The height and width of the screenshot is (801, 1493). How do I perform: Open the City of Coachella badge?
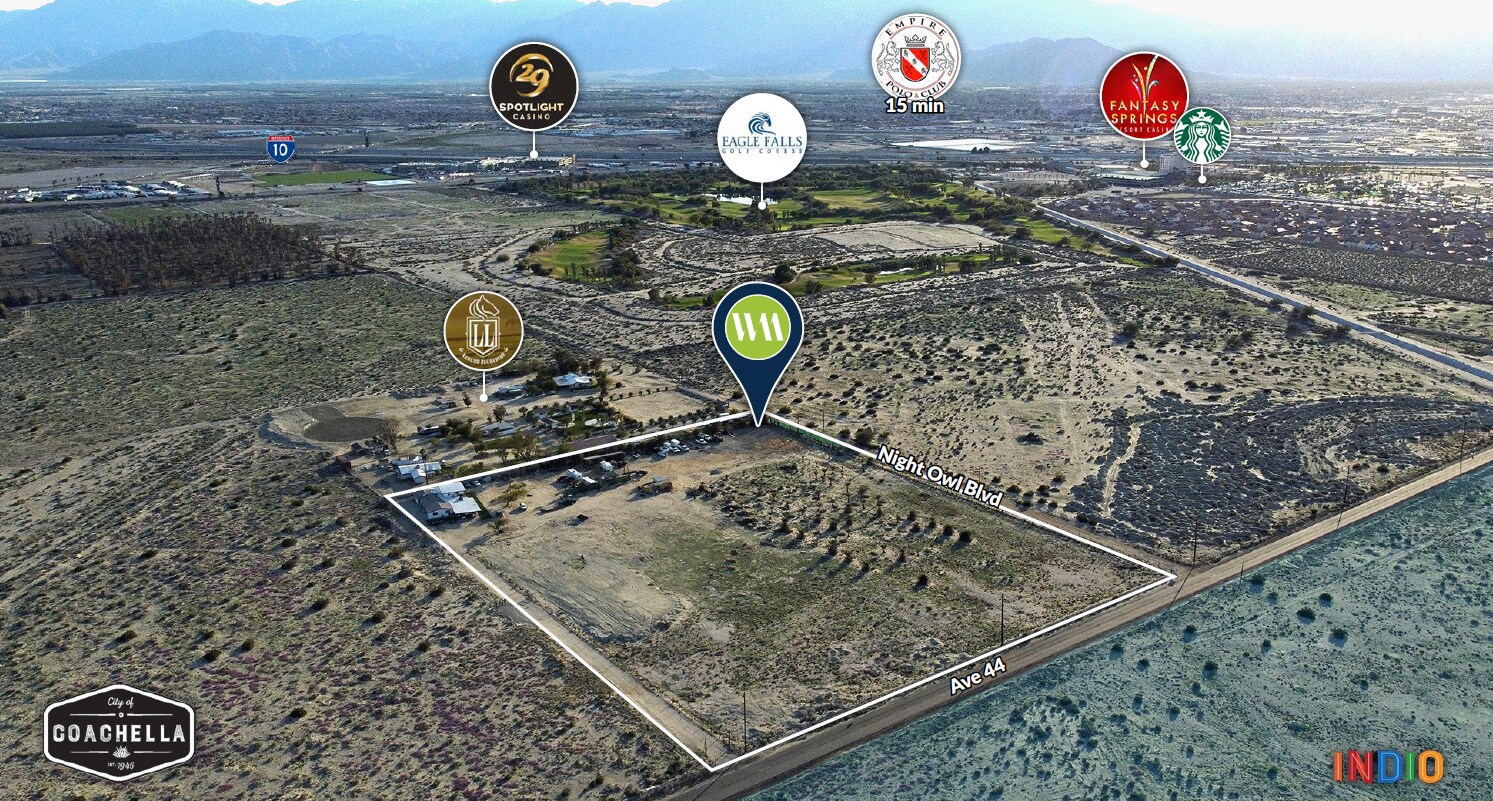tap(119, 733)
